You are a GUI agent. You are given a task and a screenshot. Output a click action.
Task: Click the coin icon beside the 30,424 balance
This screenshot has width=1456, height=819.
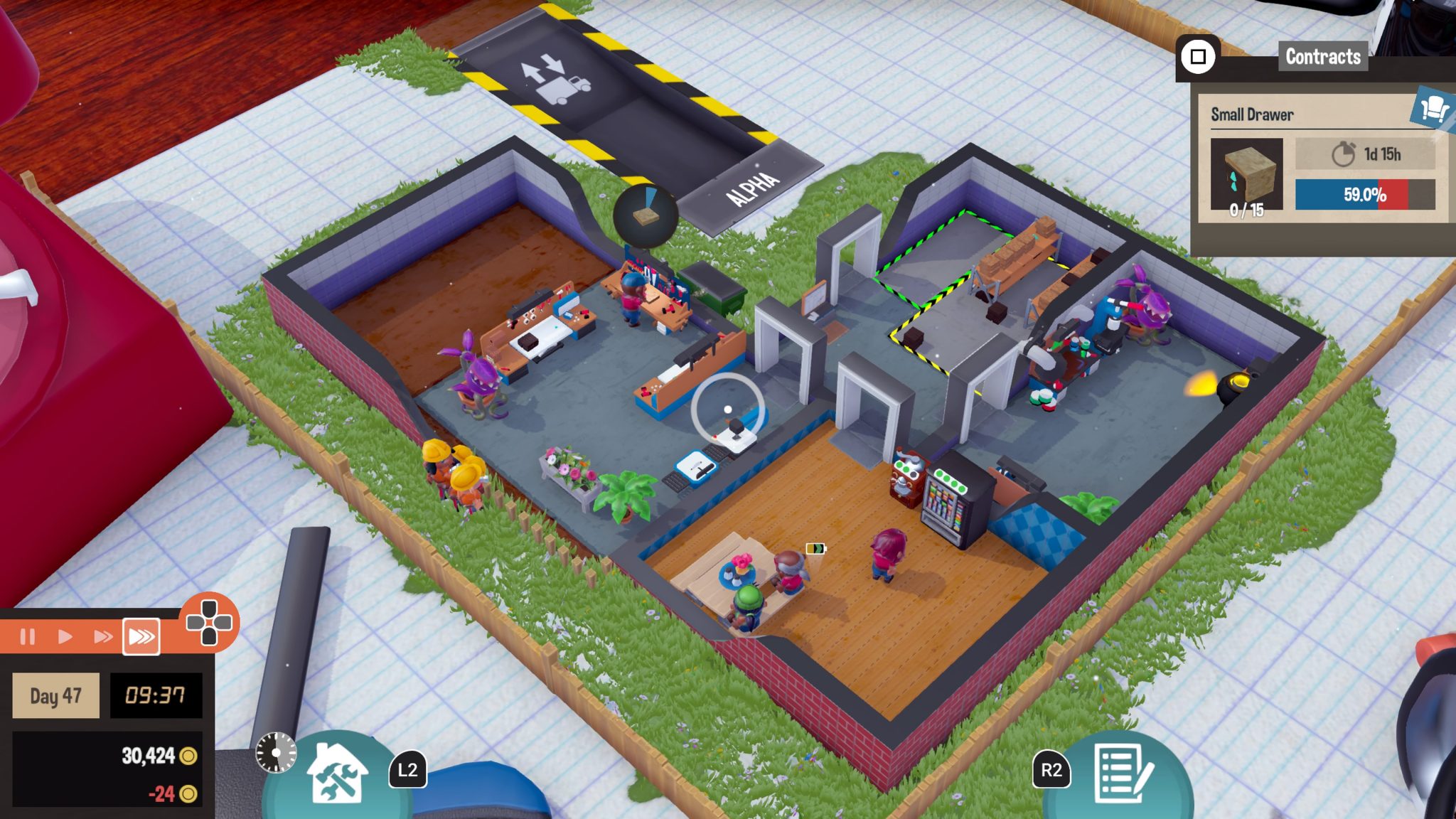186,758
